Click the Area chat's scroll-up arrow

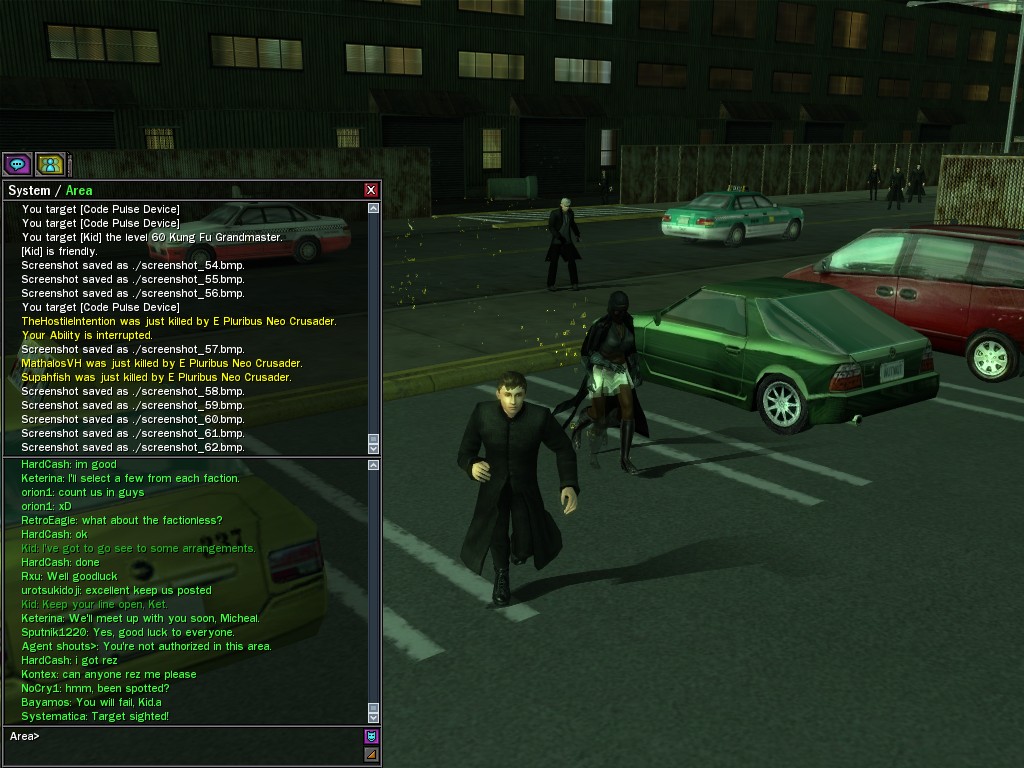(374, 465)
